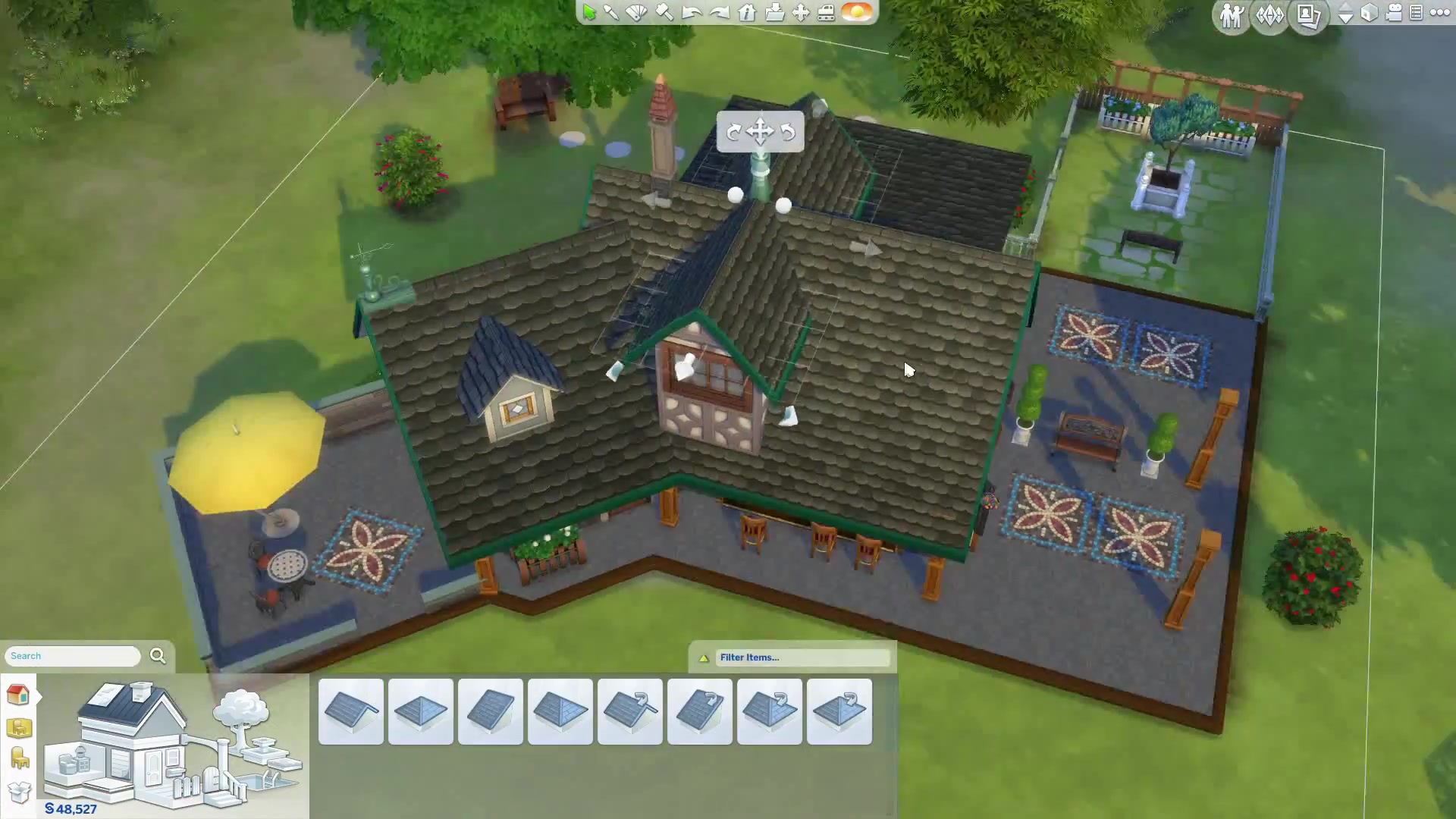Undo the last build action
1456x819 pixels.
[x=691, y=12]
